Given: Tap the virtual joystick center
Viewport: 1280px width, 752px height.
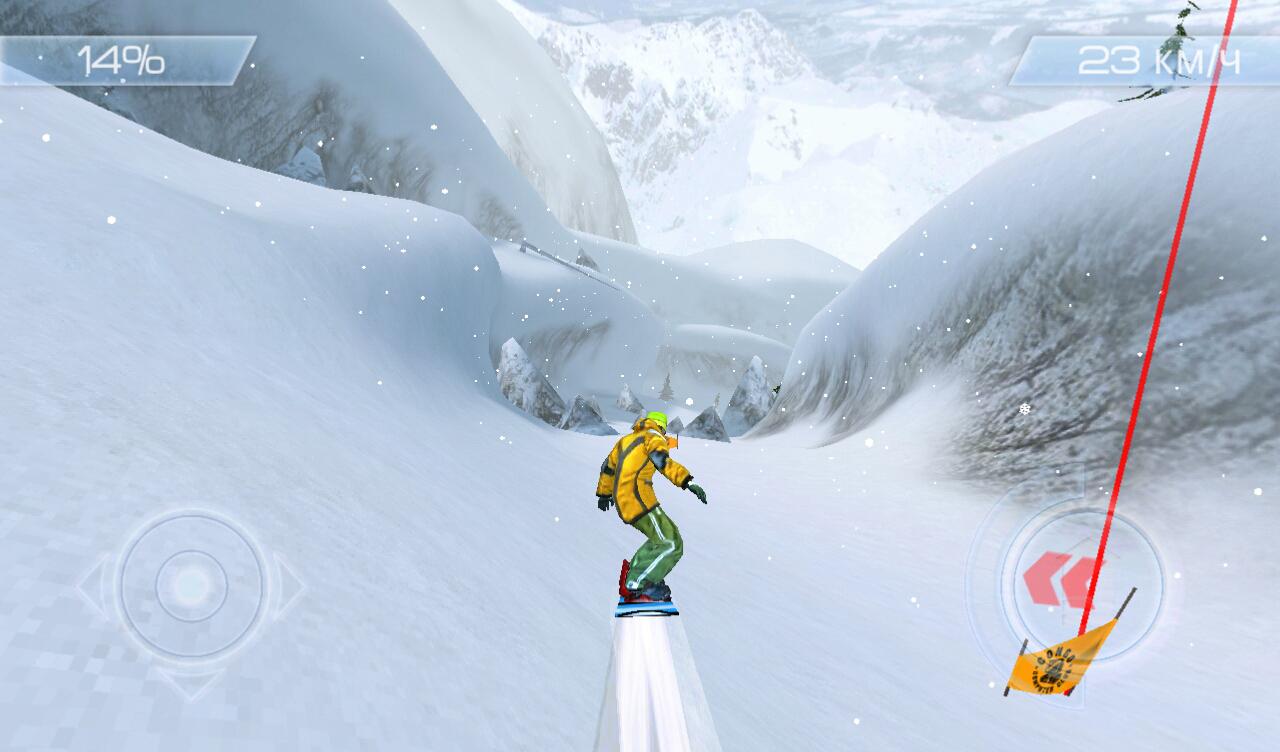Looking at the screenshot, I should point(190,585).
